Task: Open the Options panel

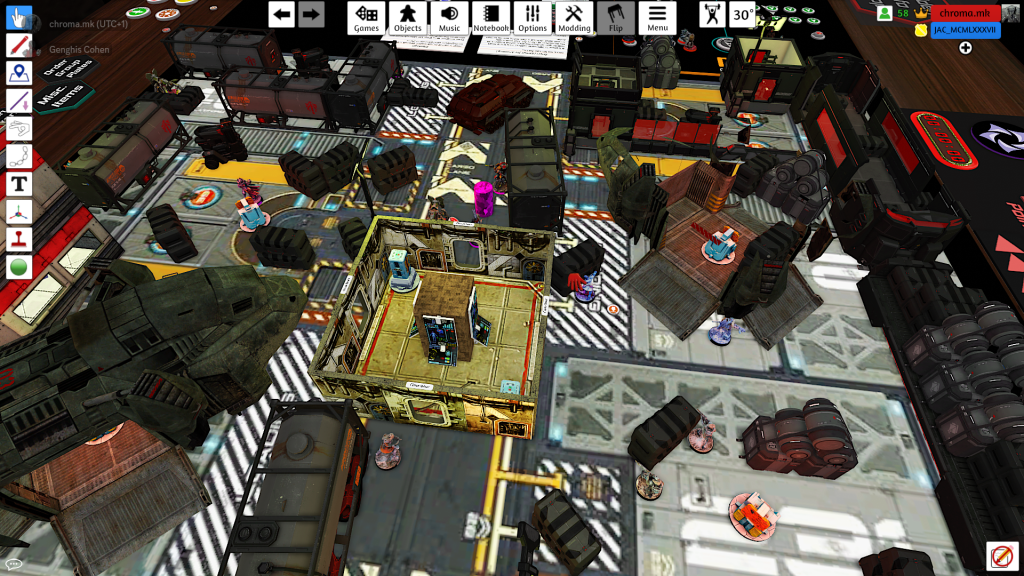Action: click(533, 17)
